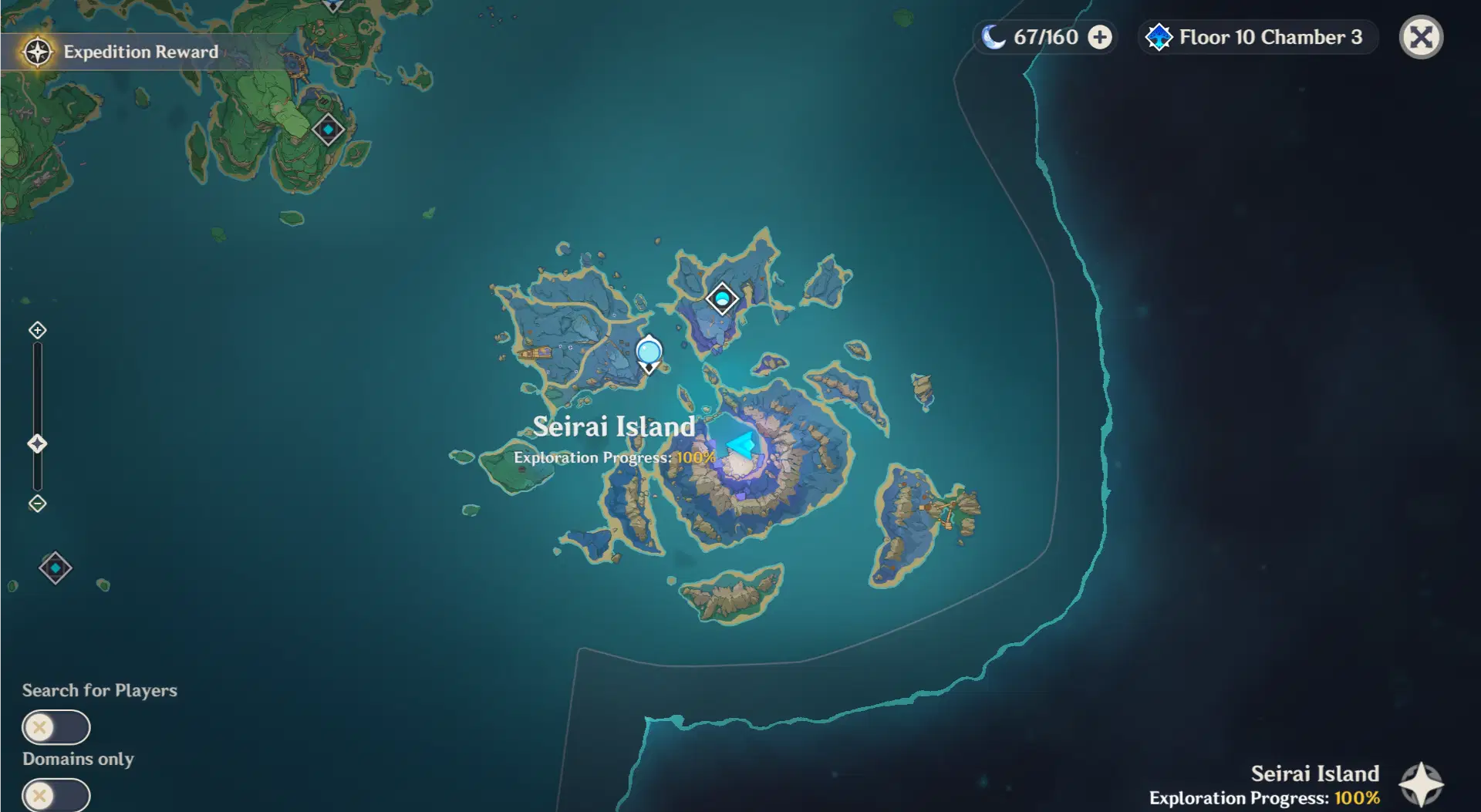
Task: Enable the Domains only filter
Action: [x=55, y=794]
